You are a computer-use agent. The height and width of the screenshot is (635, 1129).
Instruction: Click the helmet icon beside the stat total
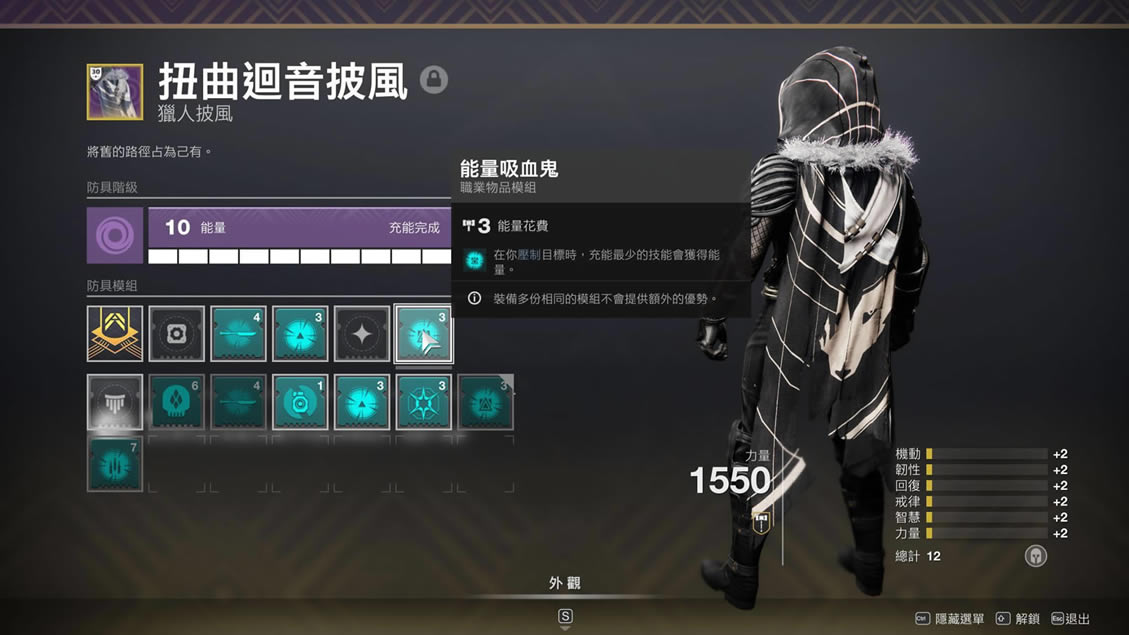tap(1036, 556)
